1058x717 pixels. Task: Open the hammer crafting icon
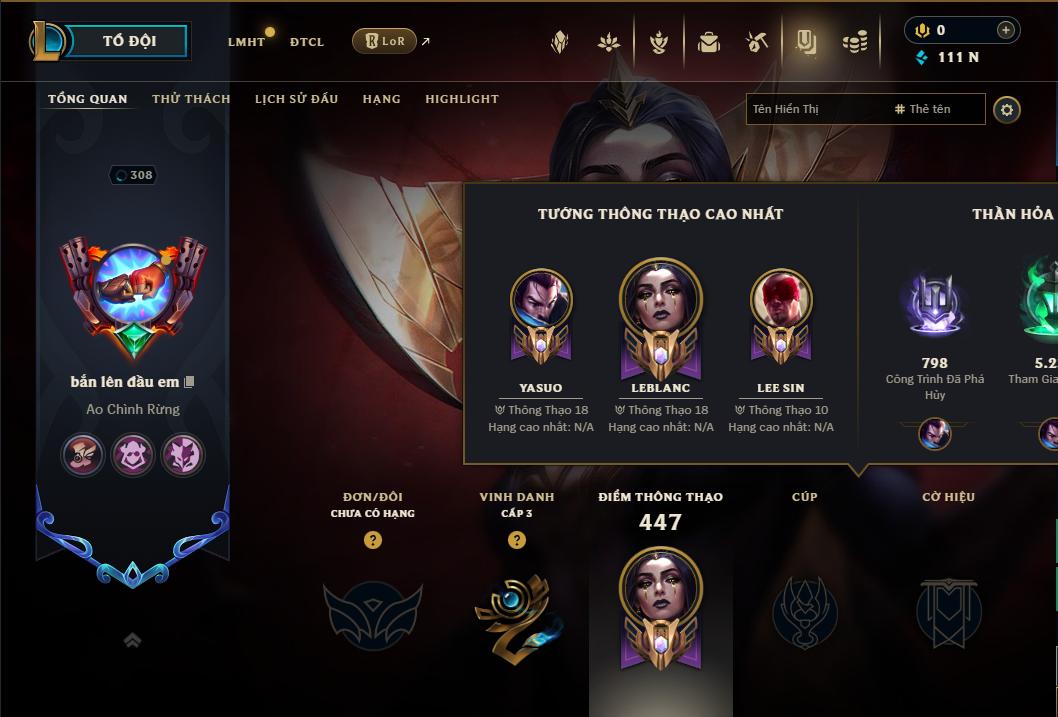pos(756,42)
